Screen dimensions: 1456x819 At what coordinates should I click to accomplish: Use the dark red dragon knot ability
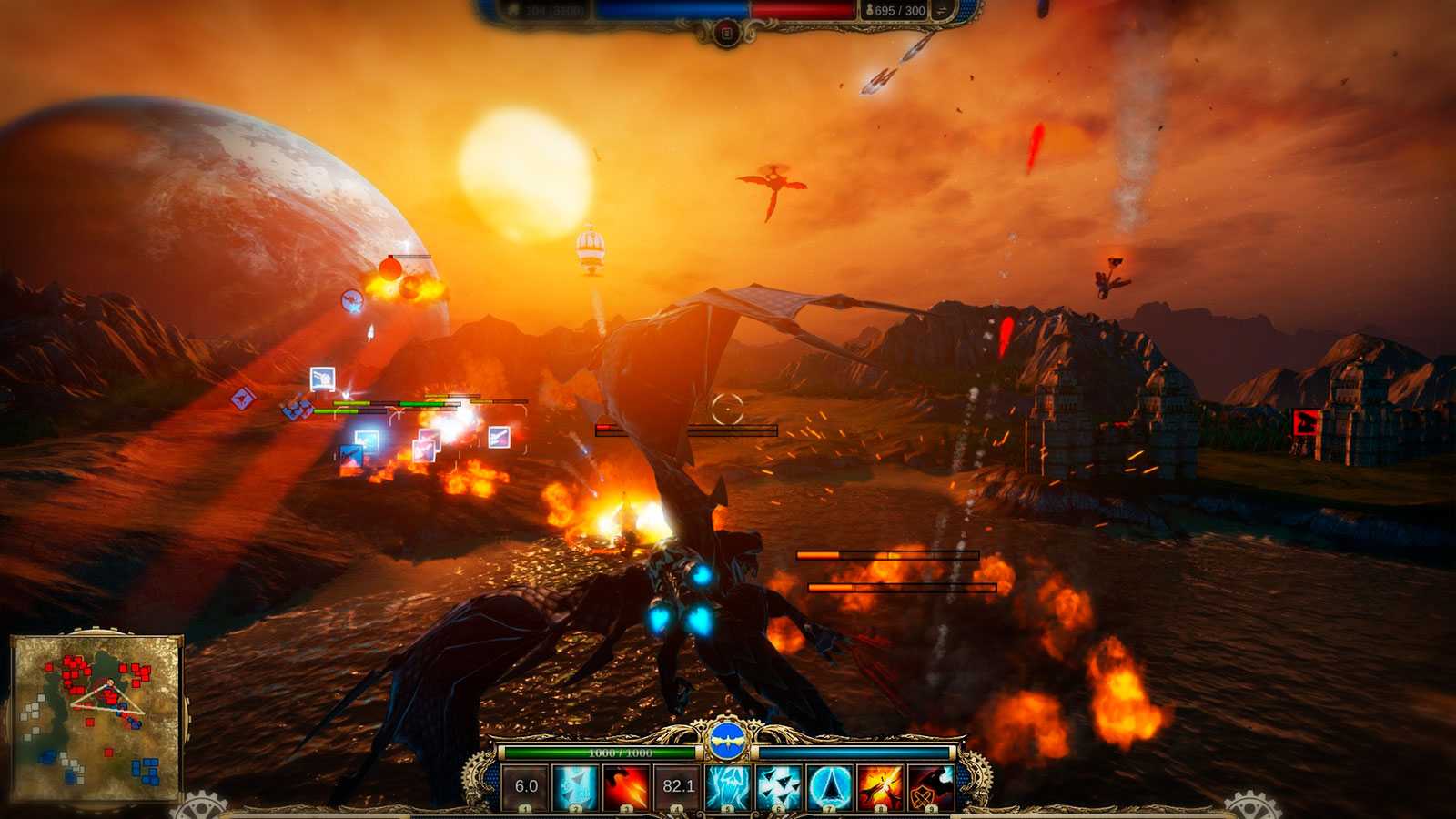[x=931, y=786]
